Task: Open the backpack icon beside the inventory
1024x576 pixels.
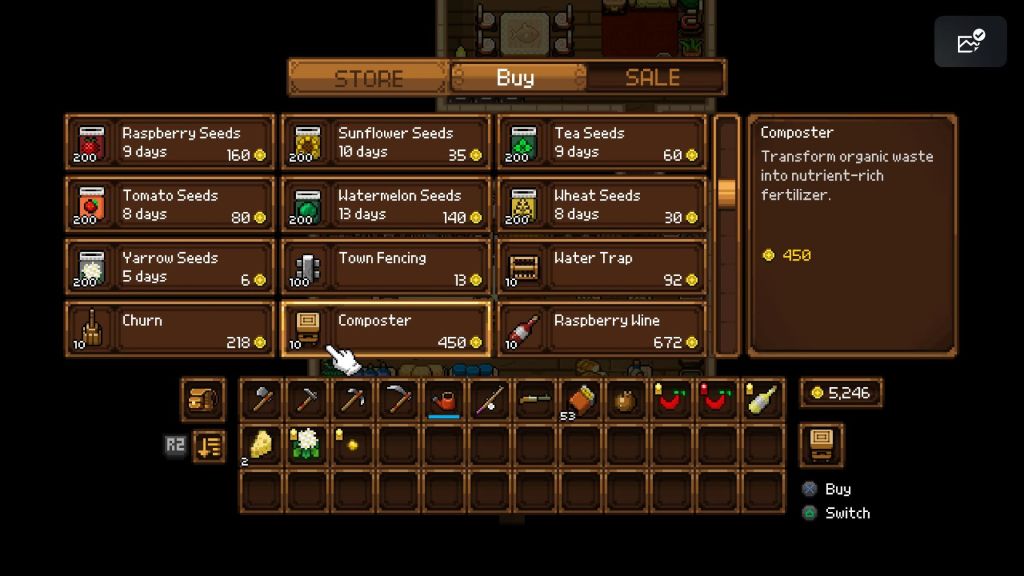Action: tap(203, 400)
